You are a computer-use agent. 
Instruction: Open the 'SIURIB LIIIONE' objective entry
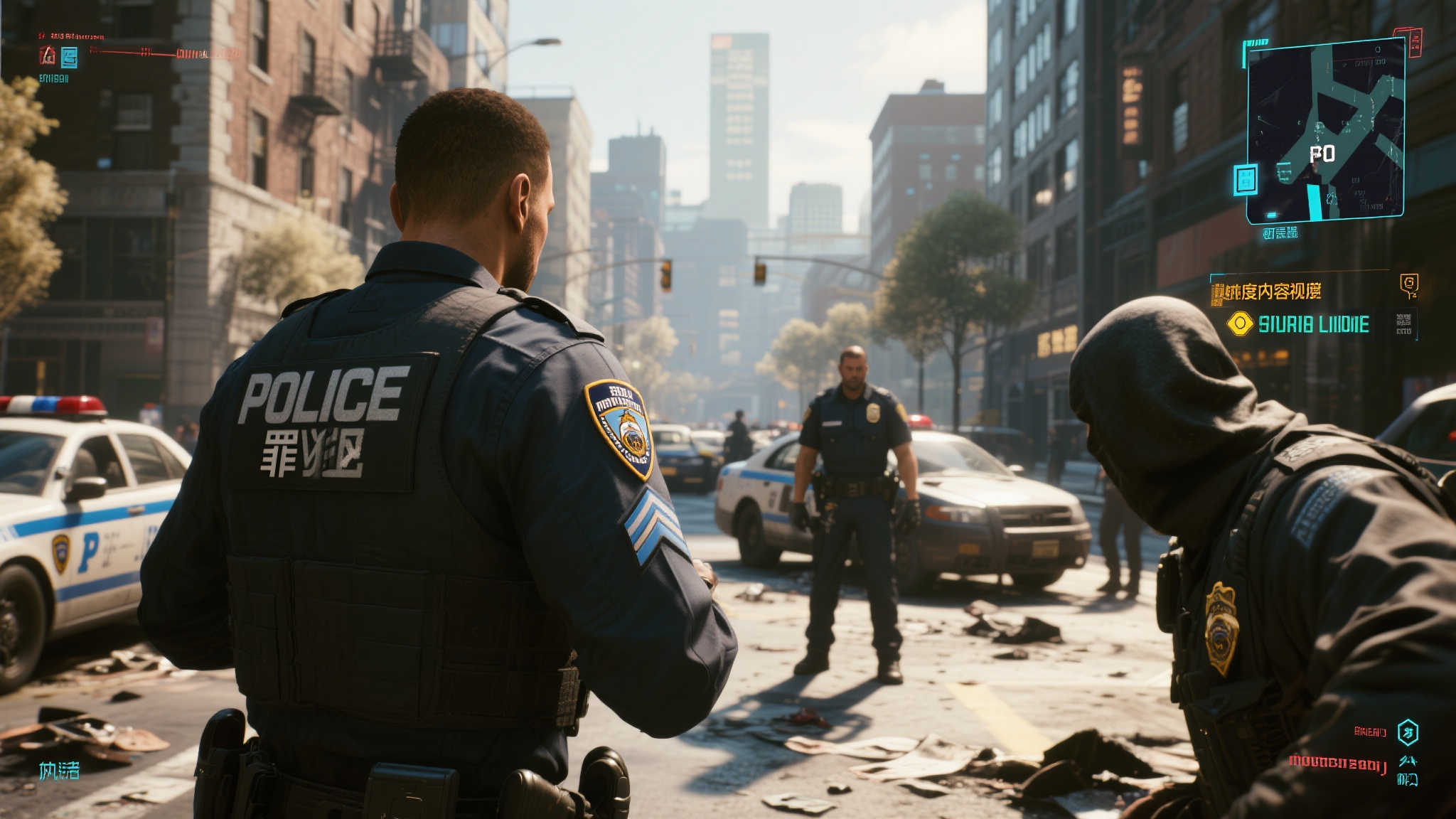(x=1315, y=325)
